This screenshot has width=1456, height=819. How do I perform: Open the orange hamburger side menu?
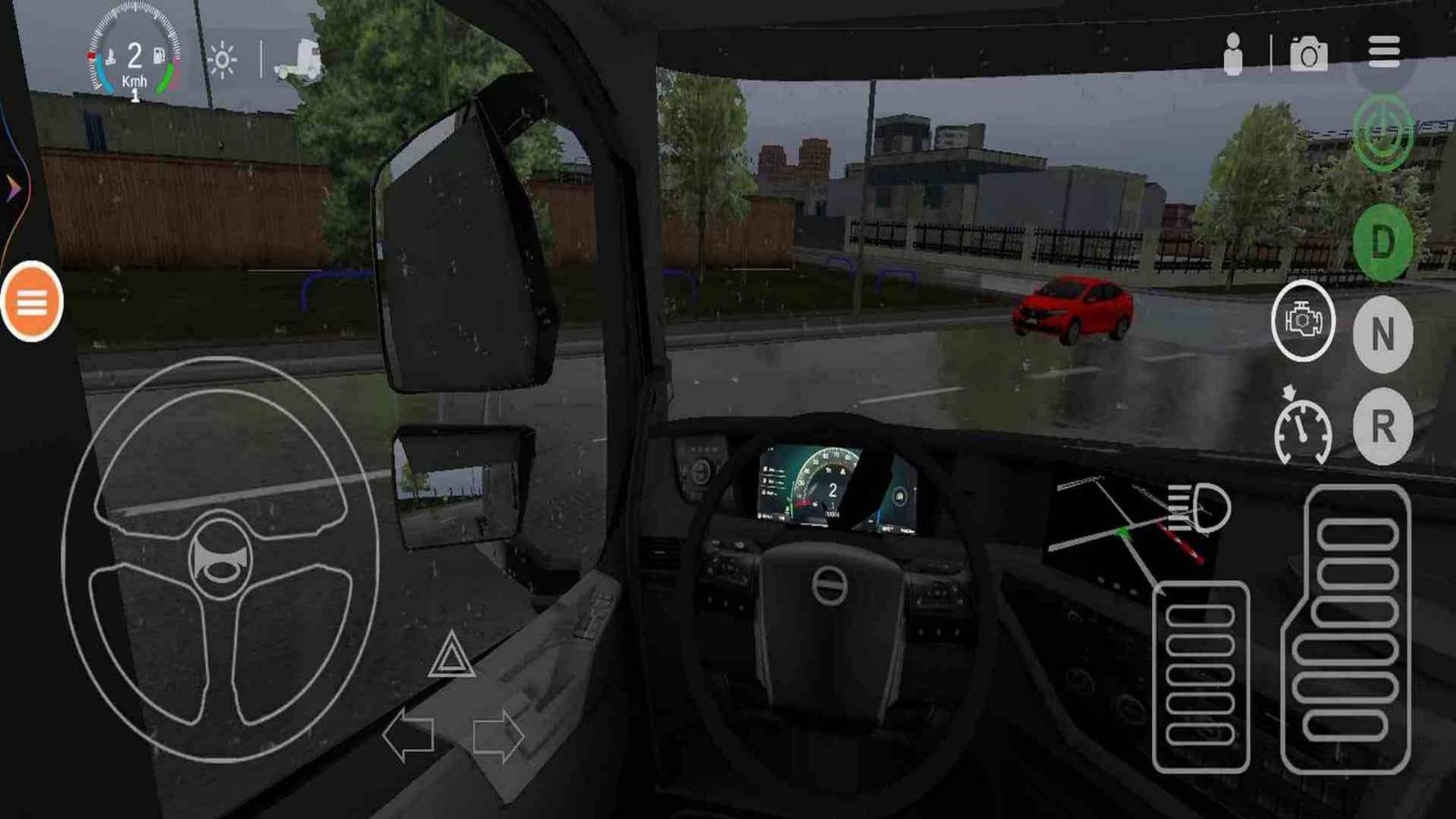click(32, 302)
